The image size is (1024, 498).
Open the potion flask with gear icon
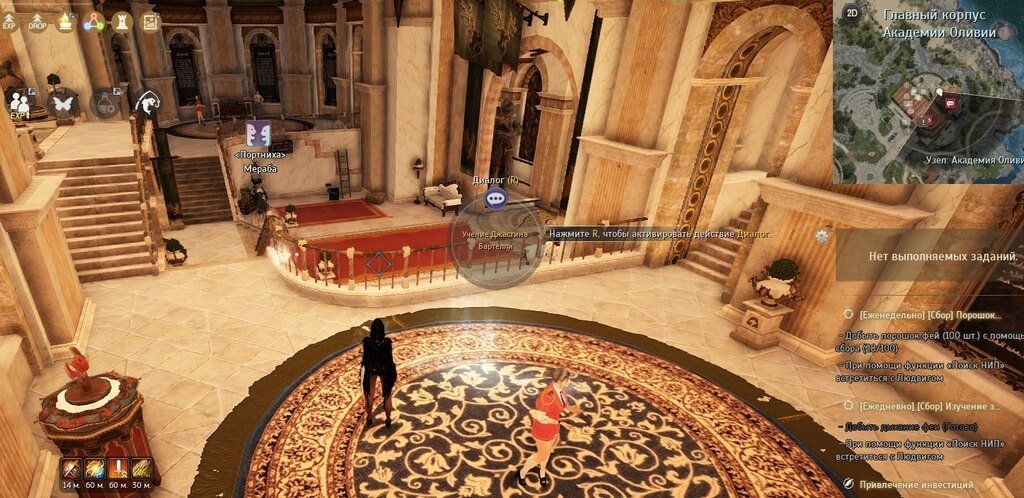pos(105,102)
